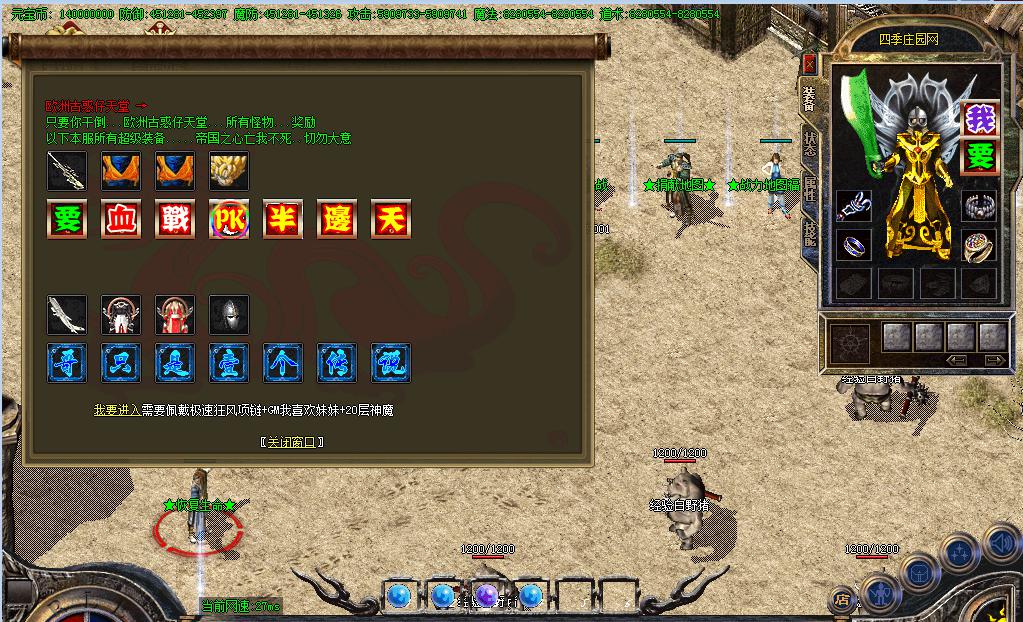Select the silver bracelet equipment slot
The width and height of the screenshot is (1023, 622).
coord(980,207)
